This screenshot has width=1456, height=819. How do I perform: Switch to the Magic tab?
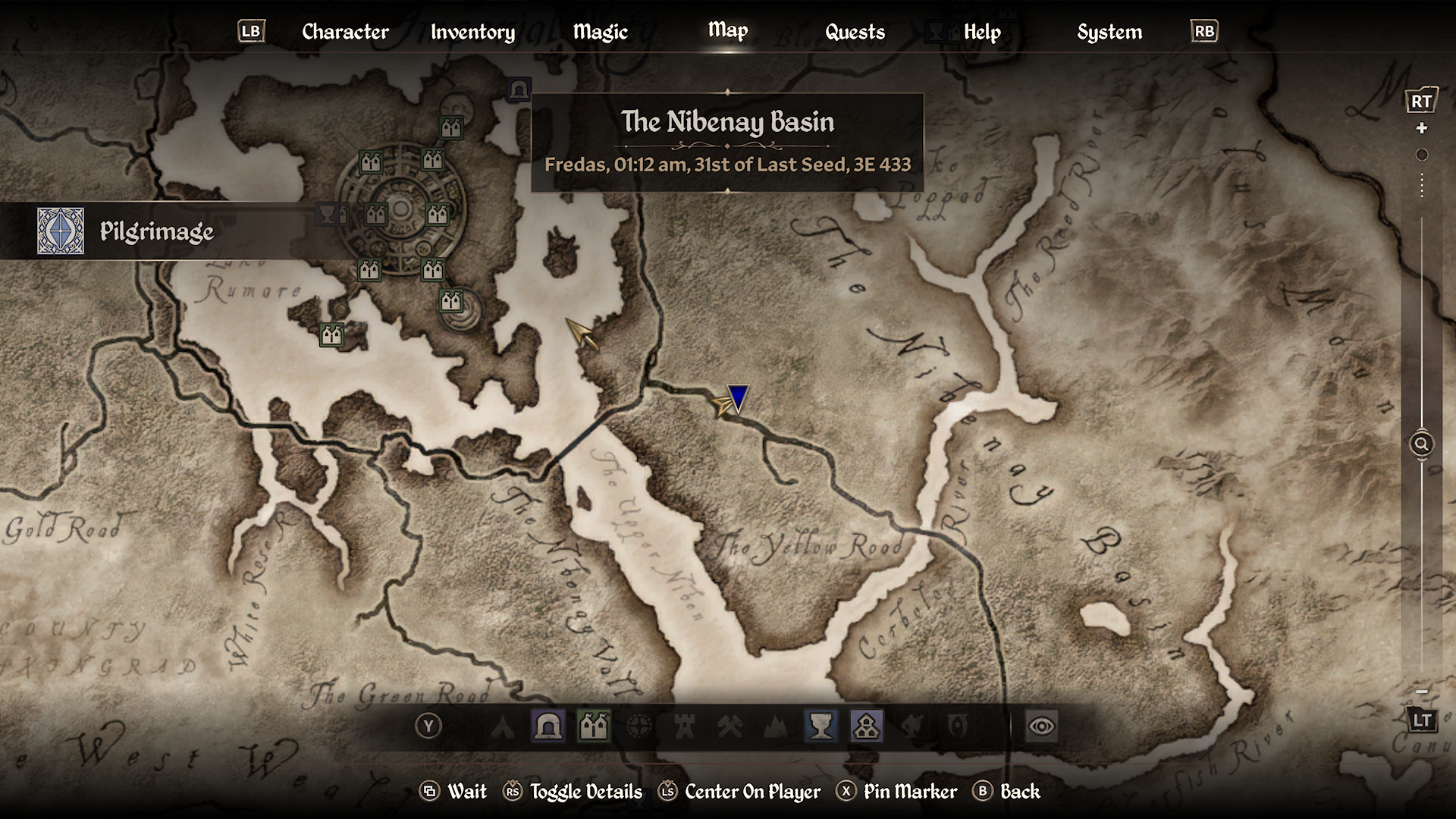click(x=600, y=32)
